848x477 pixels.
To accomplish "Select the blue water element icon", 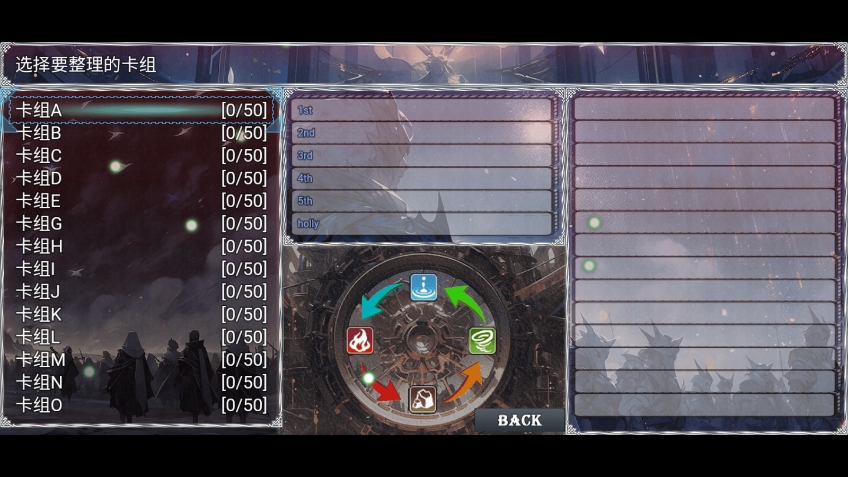I will (424, 287).
